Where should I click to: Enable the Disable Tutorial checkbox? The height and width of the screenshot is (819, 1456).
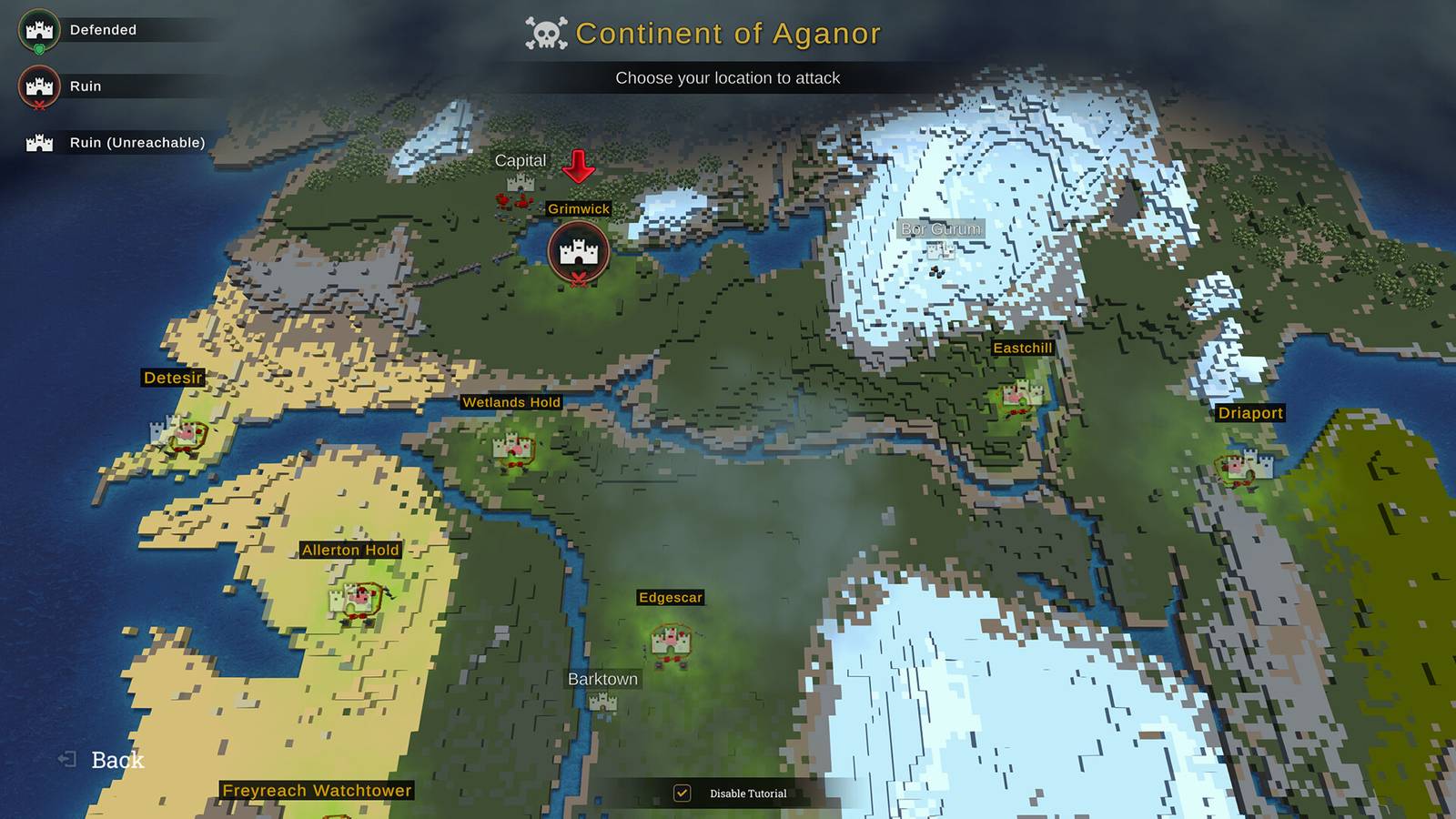681,793
